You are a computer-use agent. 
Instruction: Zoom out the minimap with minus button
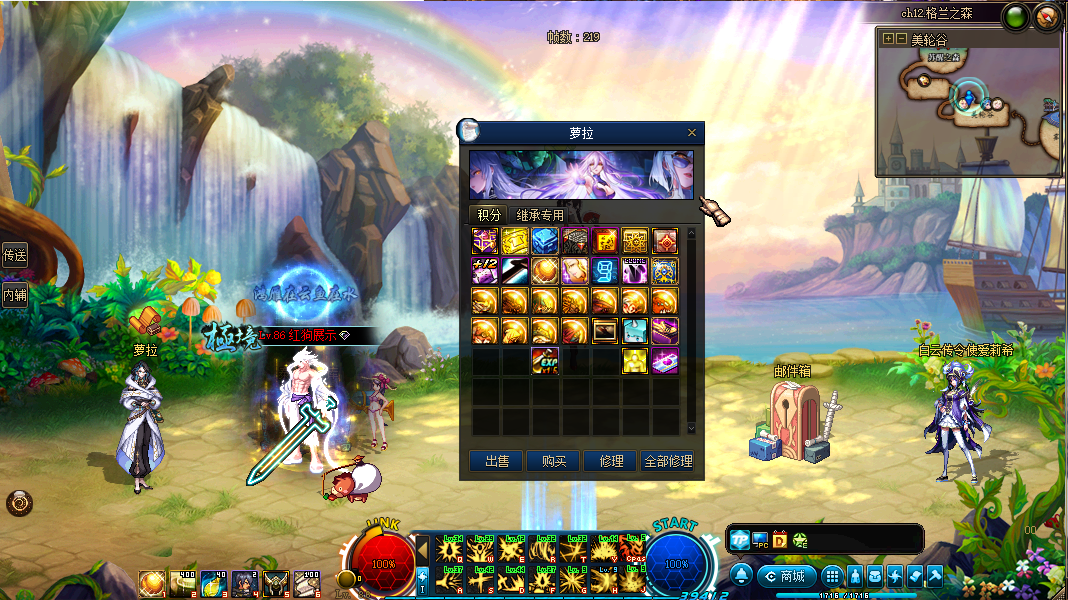tap(901, 39)
